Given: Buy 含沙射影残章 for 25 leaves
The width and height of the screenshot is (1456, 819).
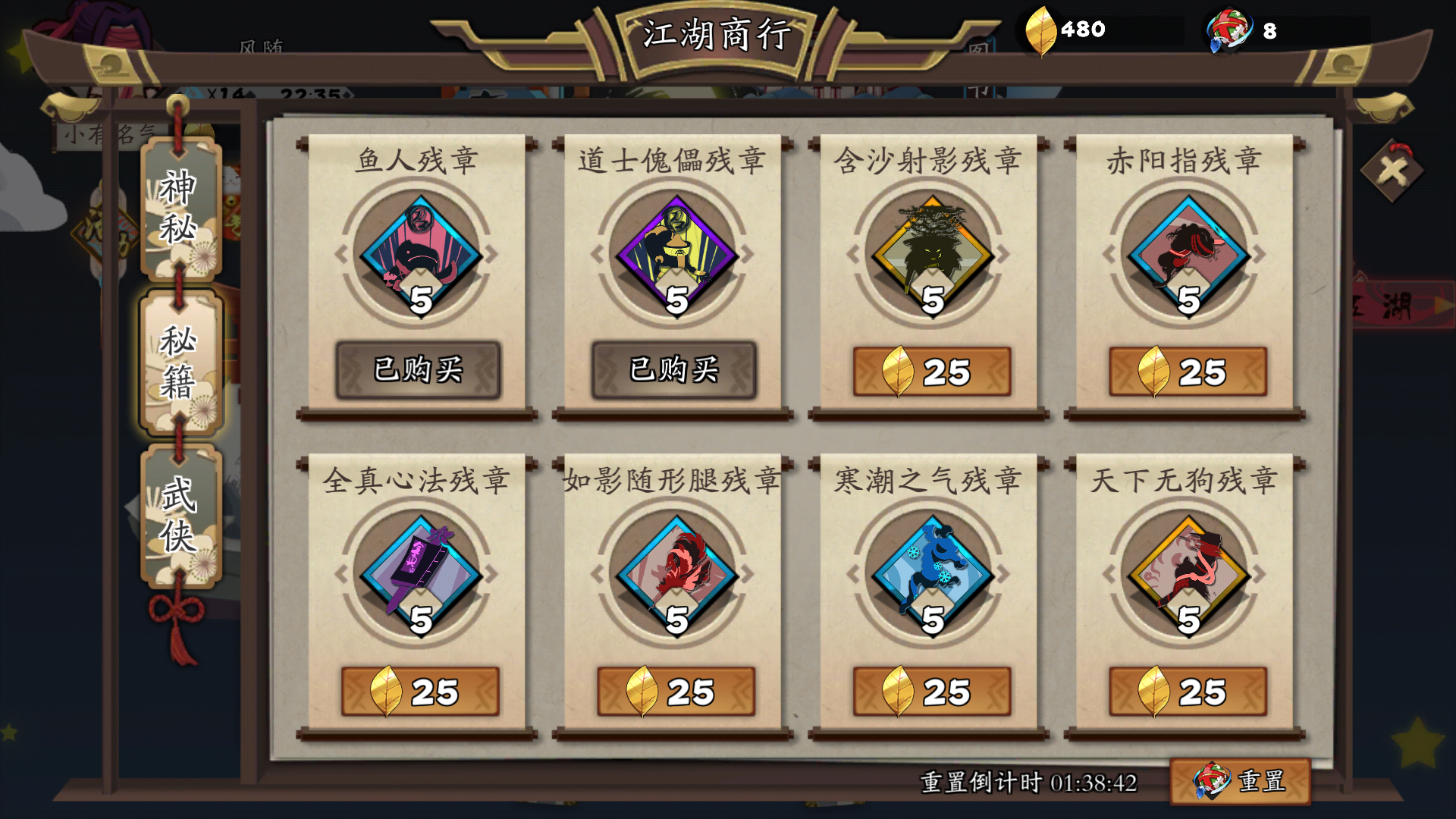Looking at the screenshot, I should click(x=931, y=371).
